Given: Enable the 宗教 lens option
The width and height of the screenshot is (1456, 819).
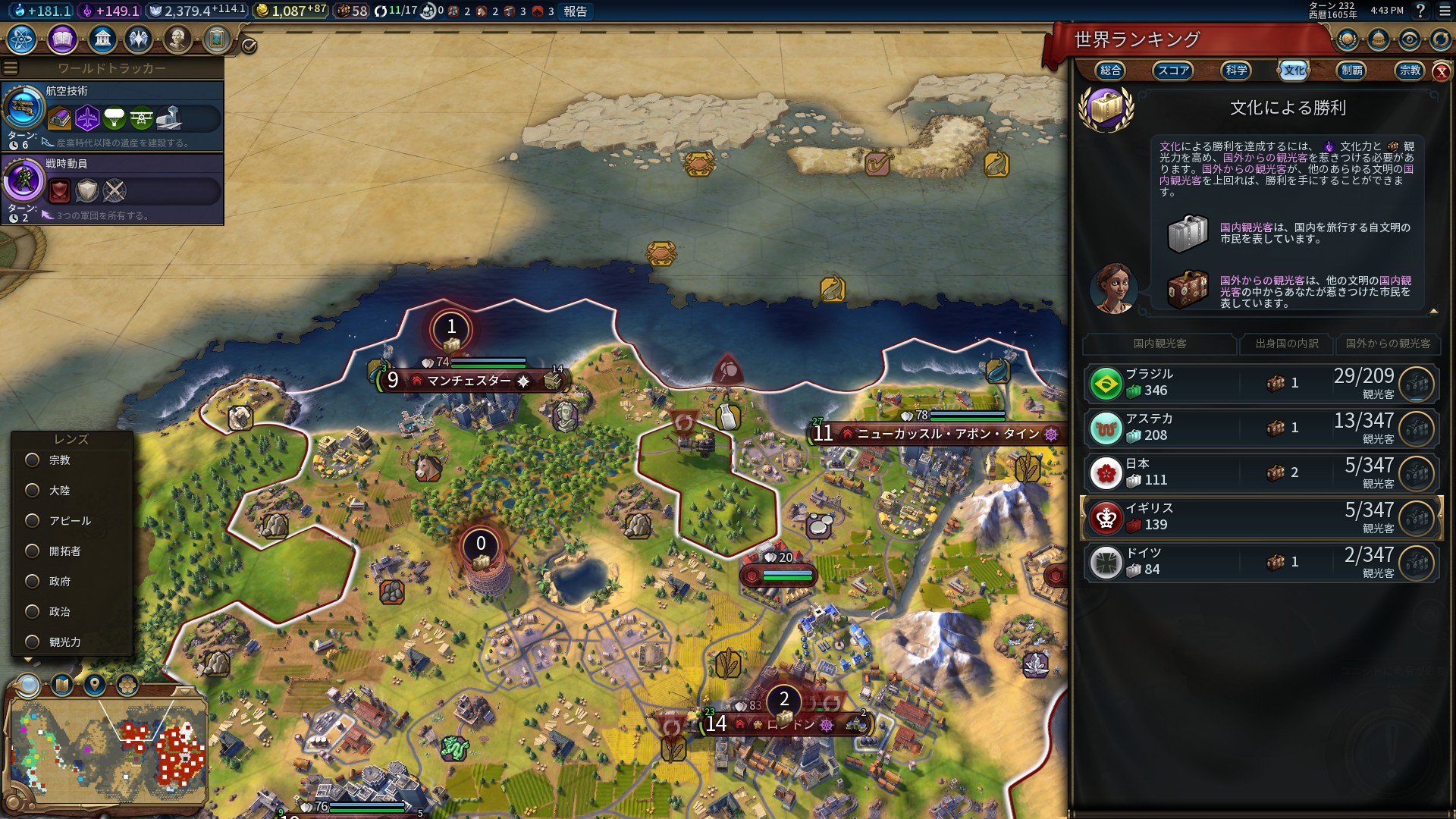Looking at the screenshot, I should 33,460.
